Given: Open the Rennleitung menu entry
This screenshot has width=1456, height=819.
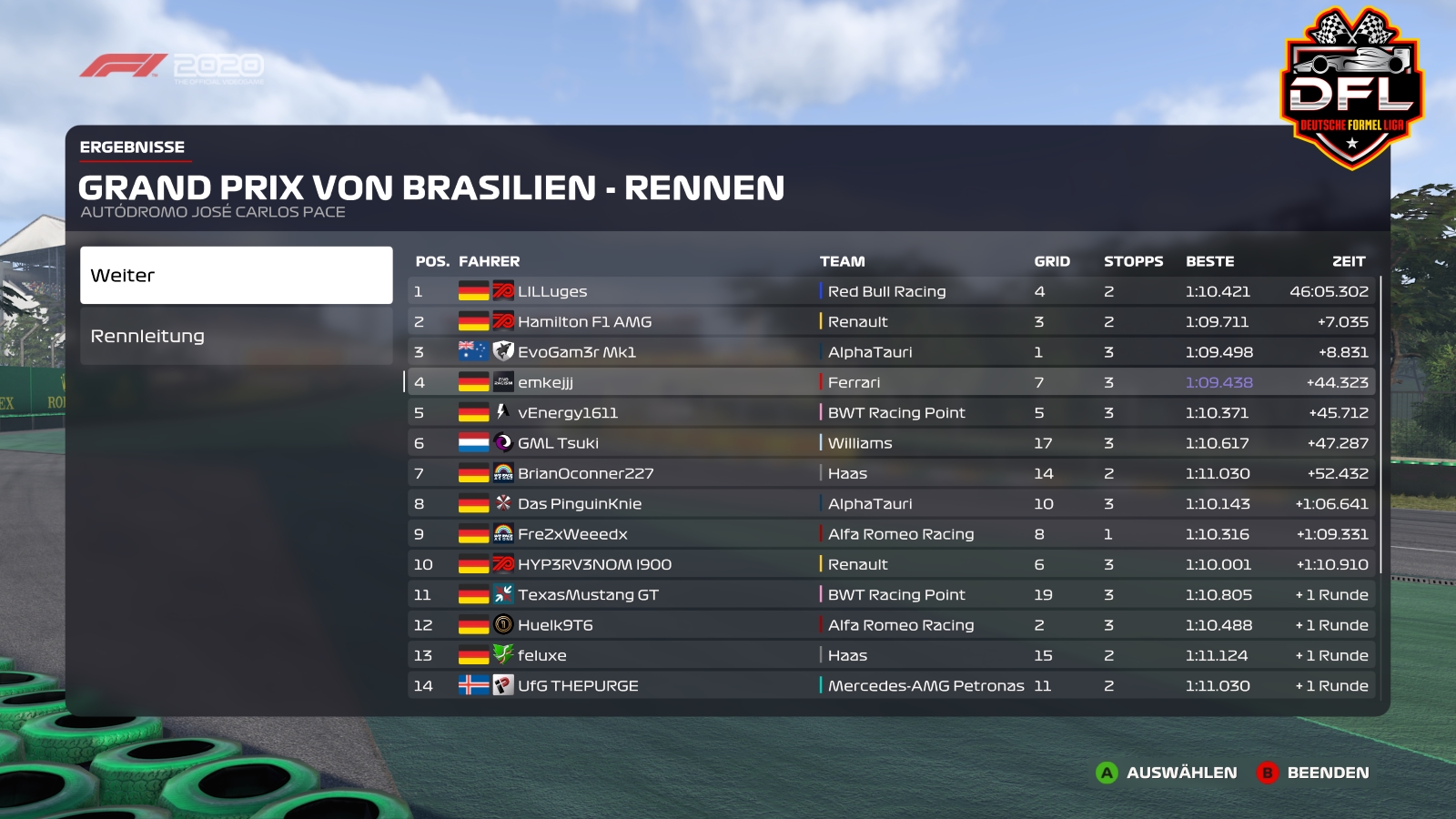Looking at the screenshot, I should (x=236, y=336).
